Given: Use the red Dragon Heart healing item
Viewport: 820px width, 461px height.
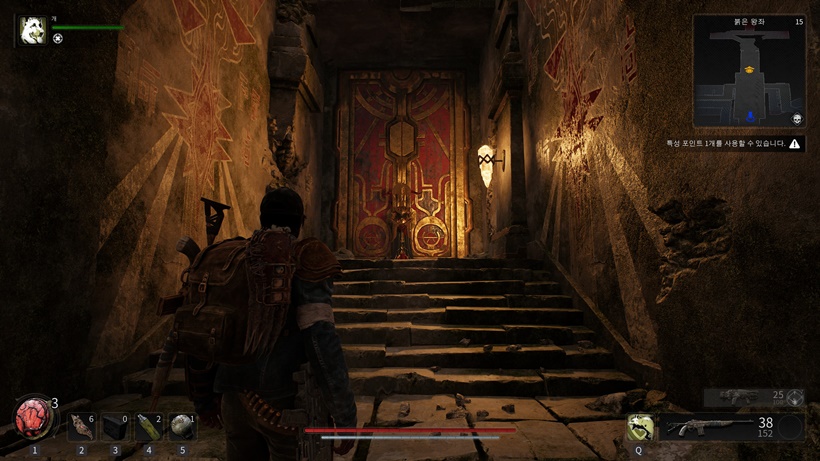Looking at the screenshot, I should coord(34,417).
